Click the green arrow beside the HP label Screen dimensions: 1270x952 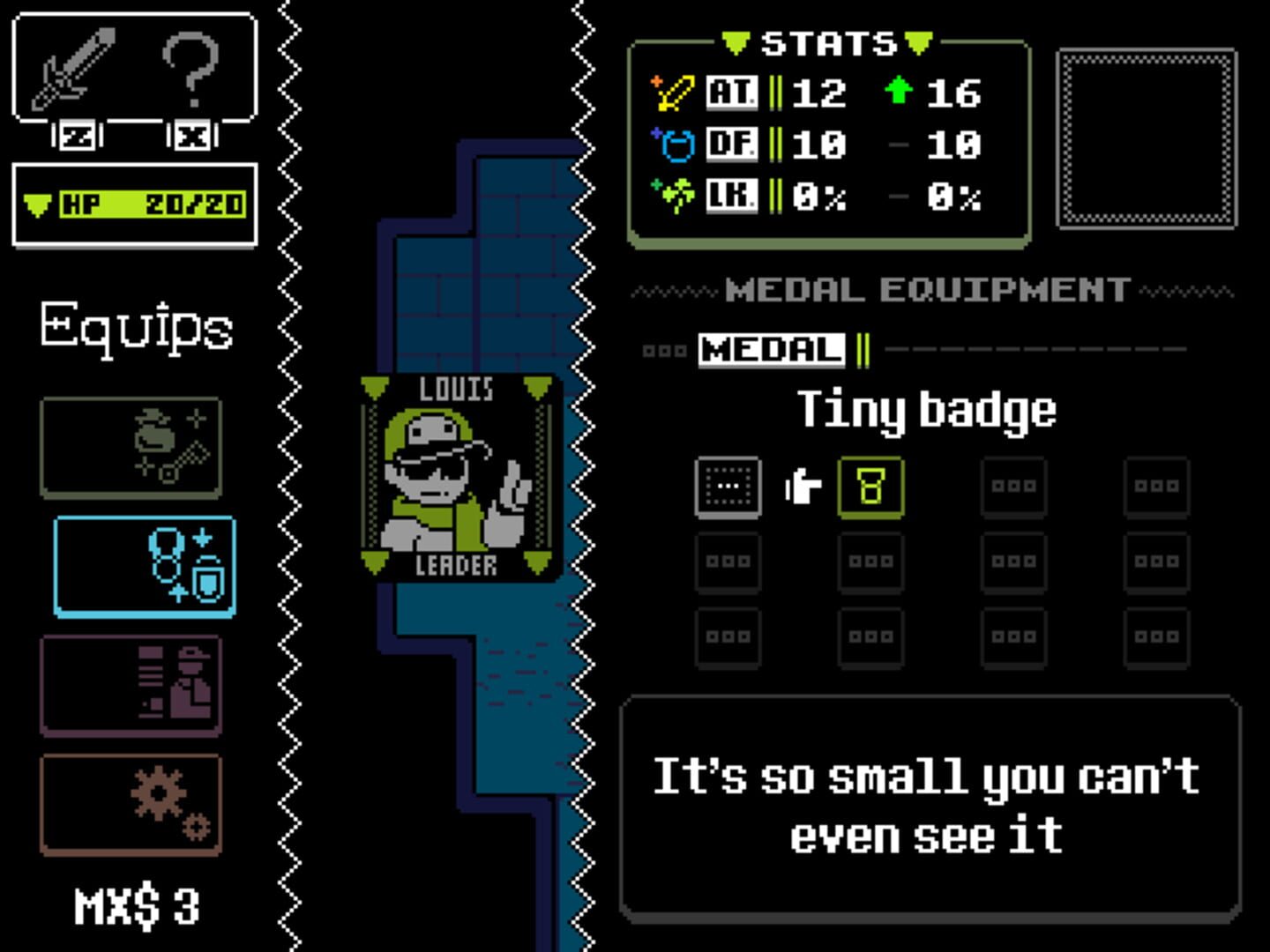click(x=36, y=202)
